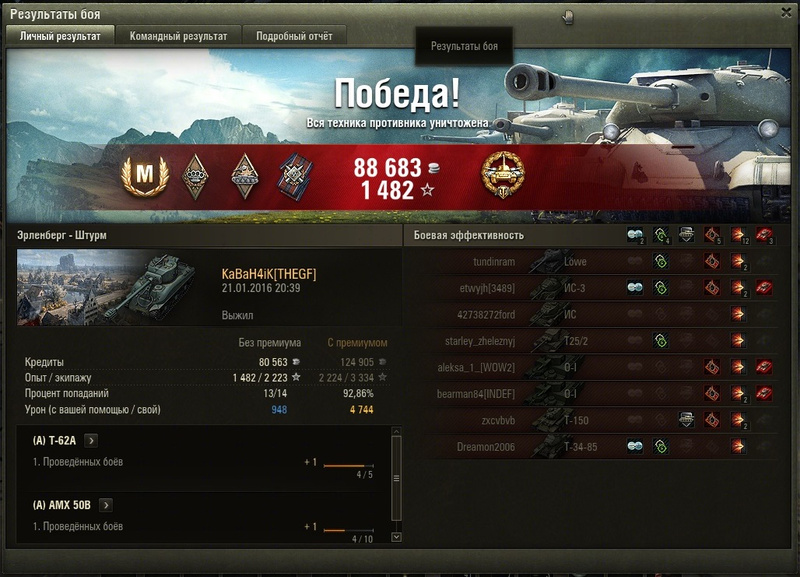Click the KaBaH4iK[THEGF] player name

coord(268,274)
